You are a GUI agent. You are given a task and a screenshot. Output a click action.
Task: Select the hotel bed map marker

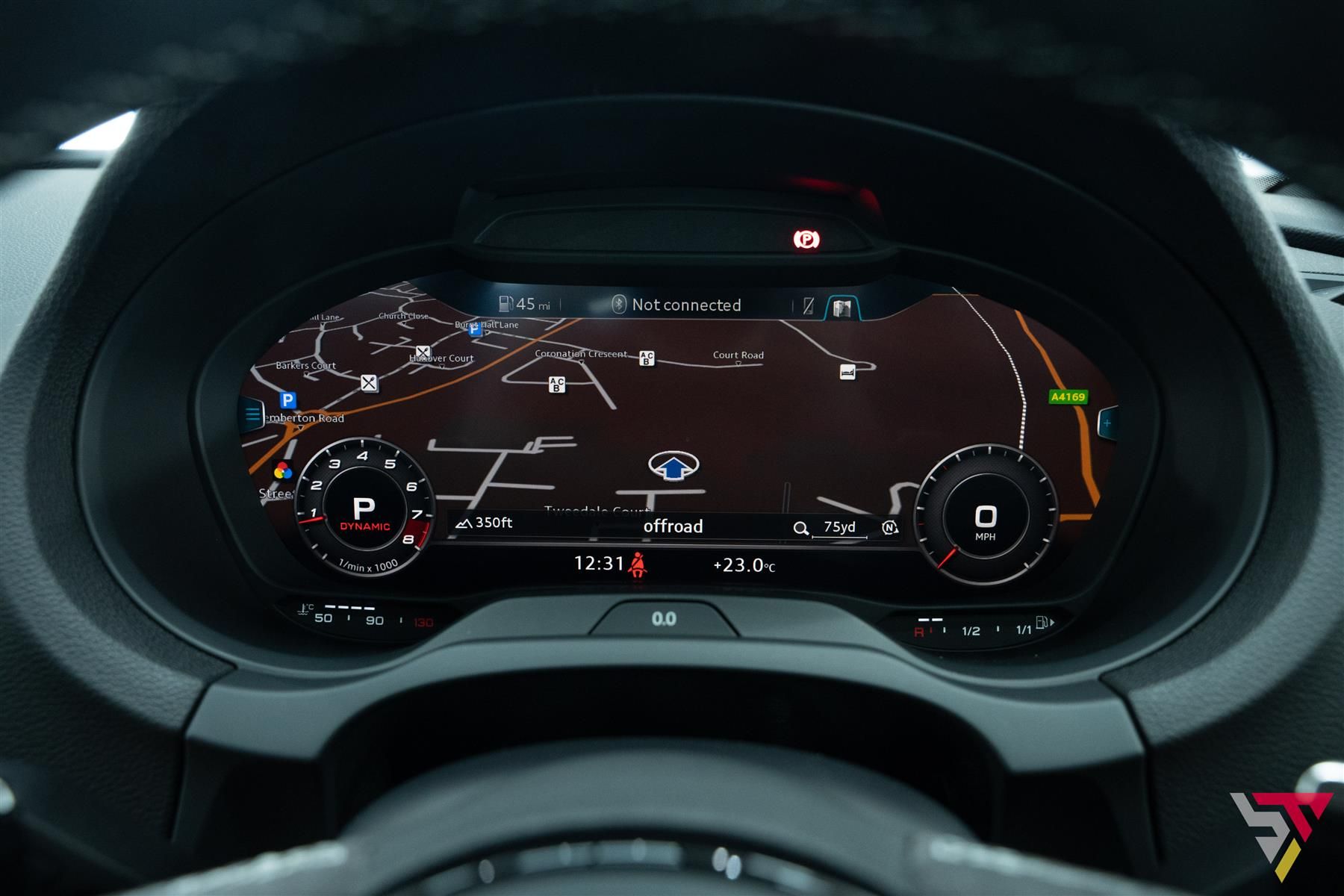pos(847,371)
